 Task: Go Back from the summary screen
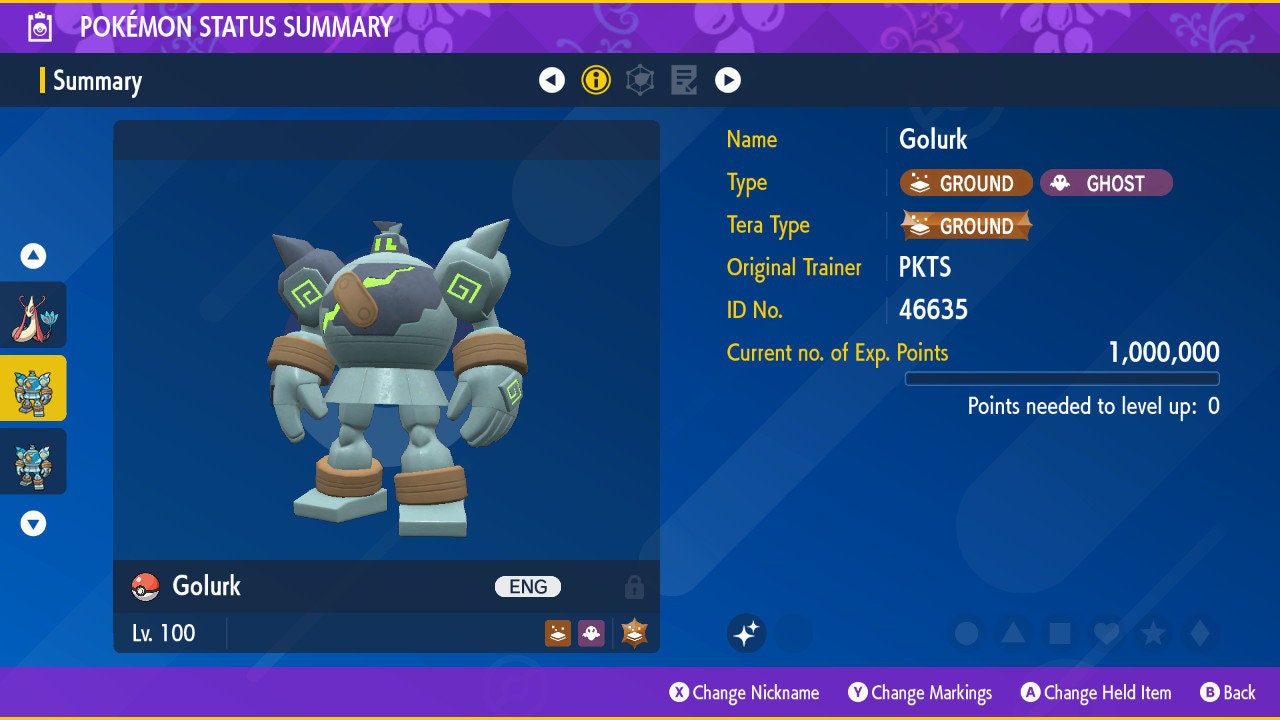[x=1228, y=693]
